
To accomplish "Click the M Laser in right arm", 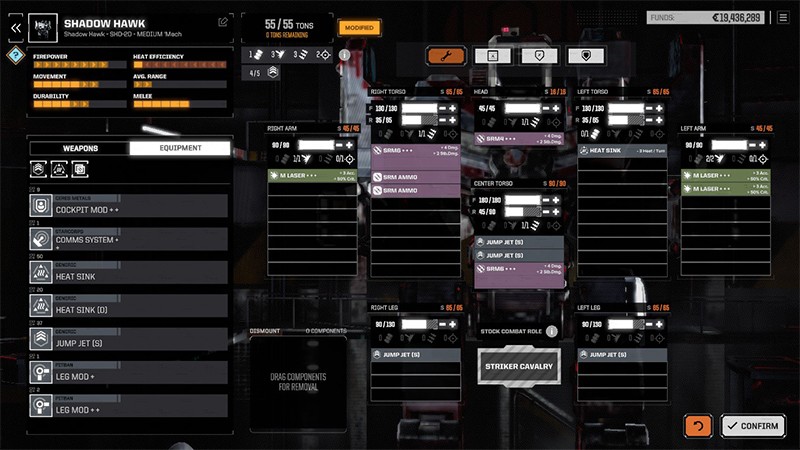I will (x=314, y=176).
